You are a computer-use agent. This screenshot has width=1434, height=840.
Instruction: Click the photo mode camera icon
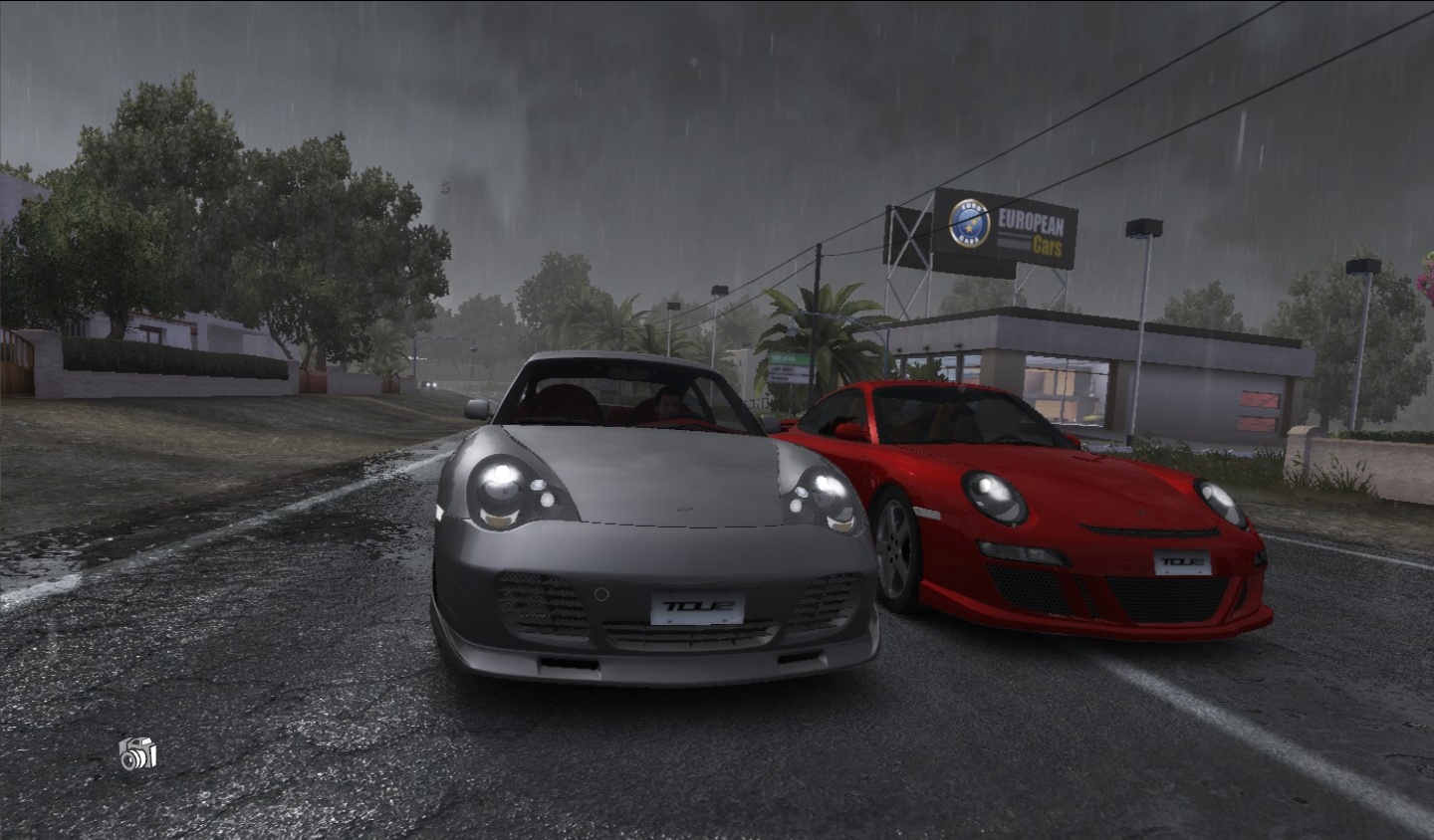[x=137, y=753]
